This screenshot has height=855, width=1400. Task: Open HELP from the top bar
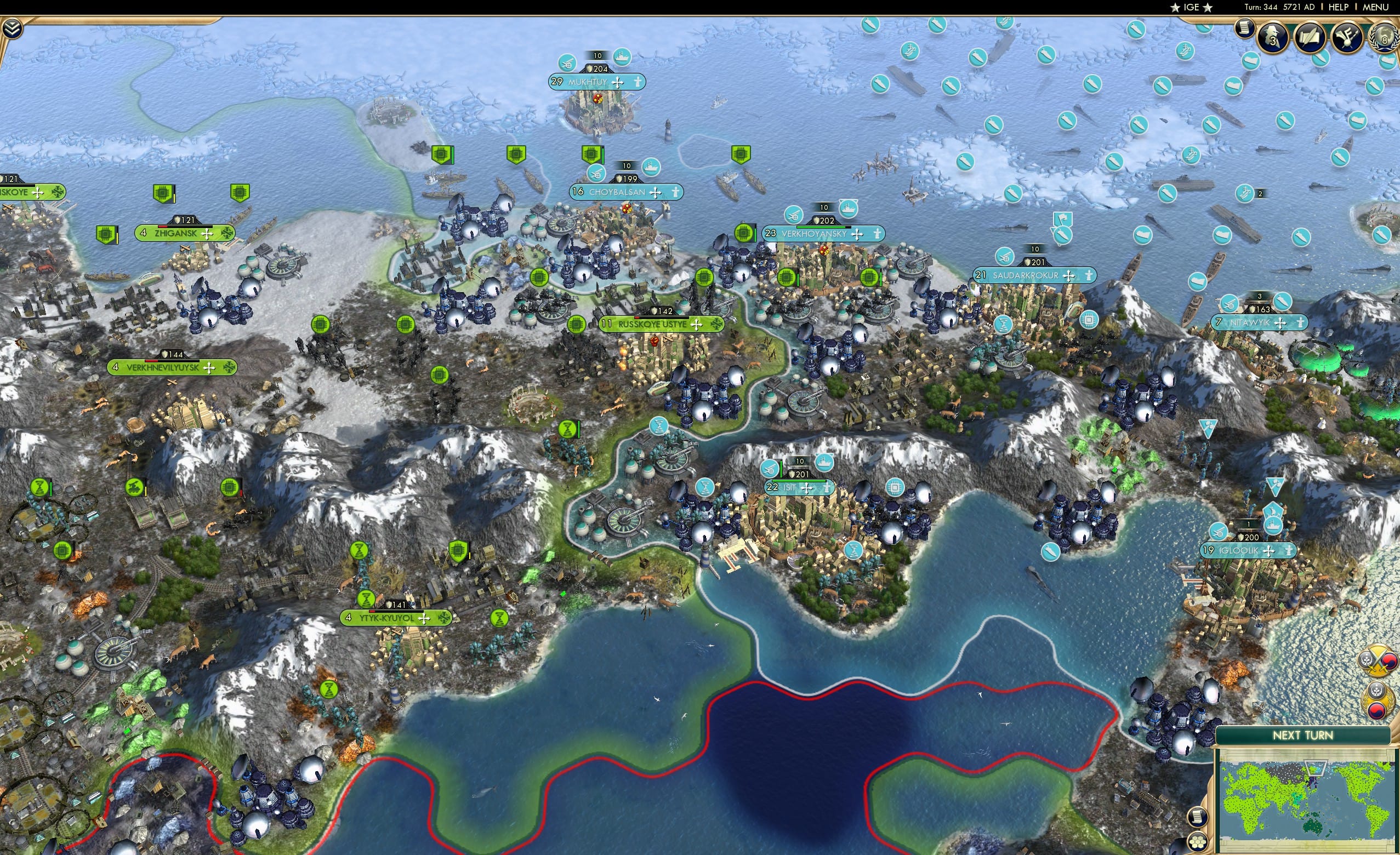pos(1338,7)
